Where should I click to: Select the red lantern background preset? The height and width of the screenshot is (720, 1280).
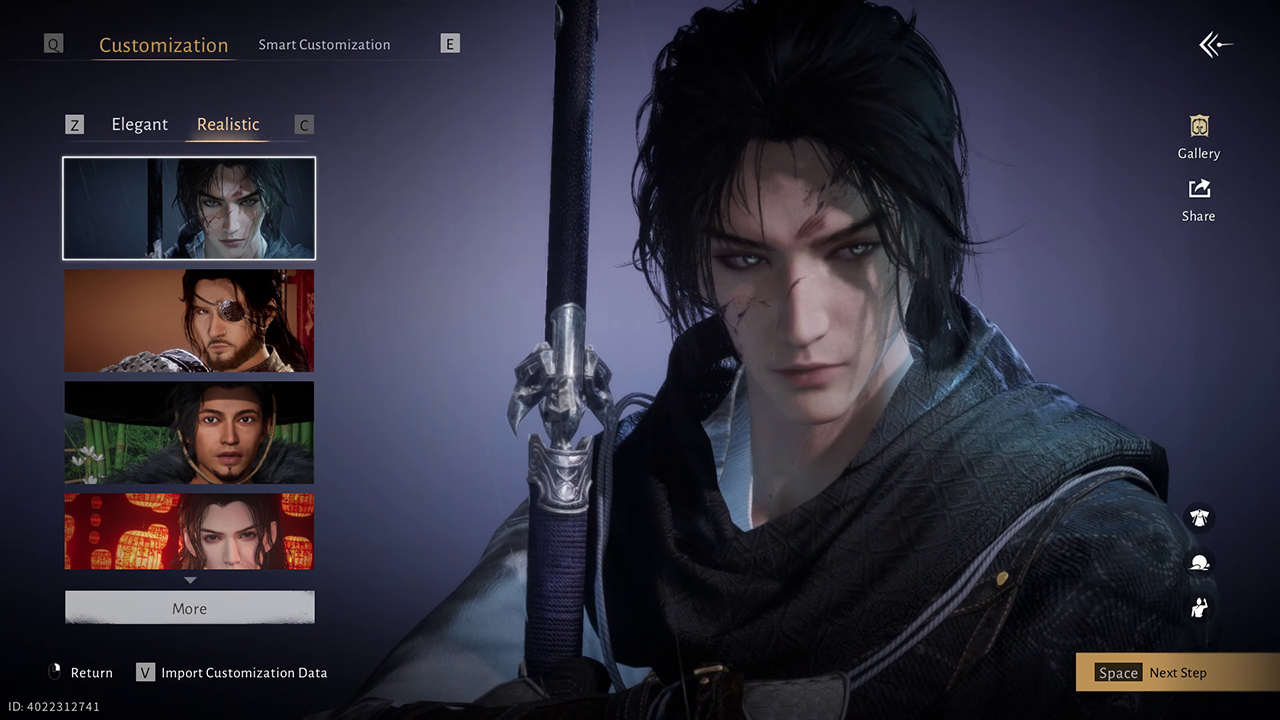coord(189,531)
